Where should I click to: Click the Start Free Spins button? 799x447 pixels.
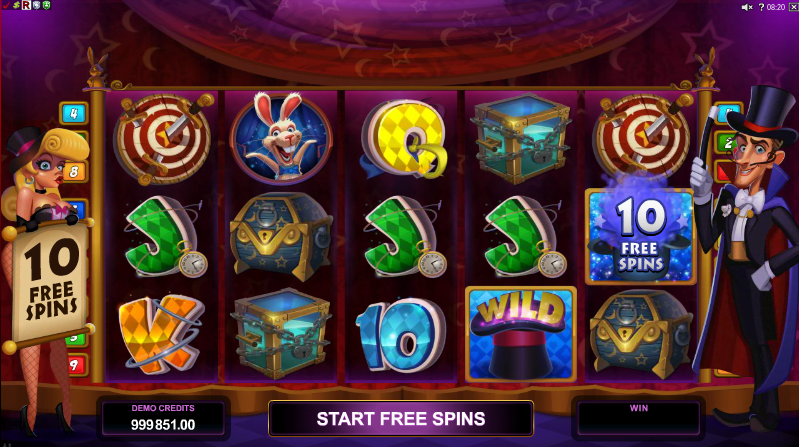coord(400,418)
